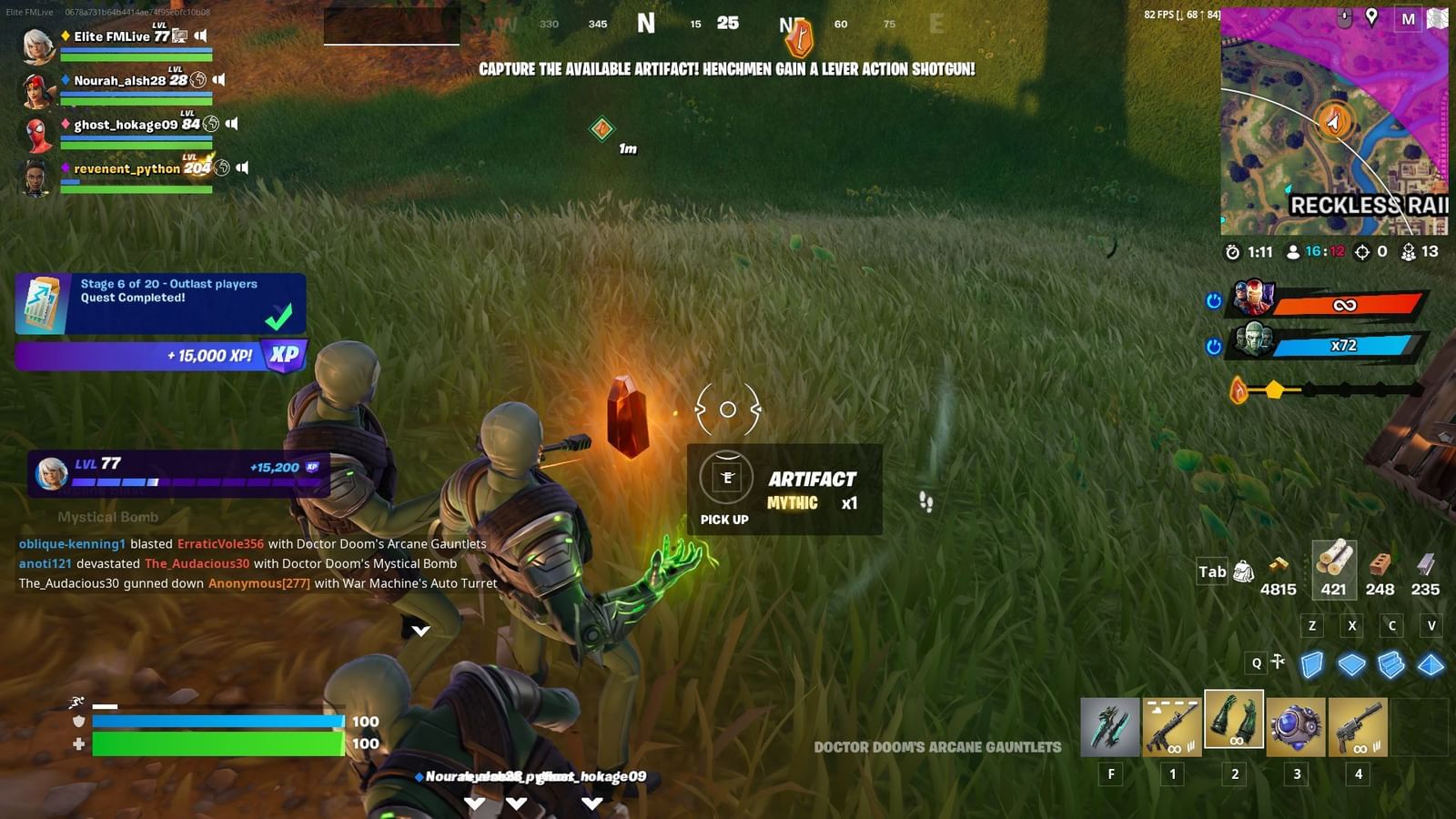The width and height of the screenshot is (1456, 819).
Task: Select the brick resource icon showing 248
Action: point(1381,564)
